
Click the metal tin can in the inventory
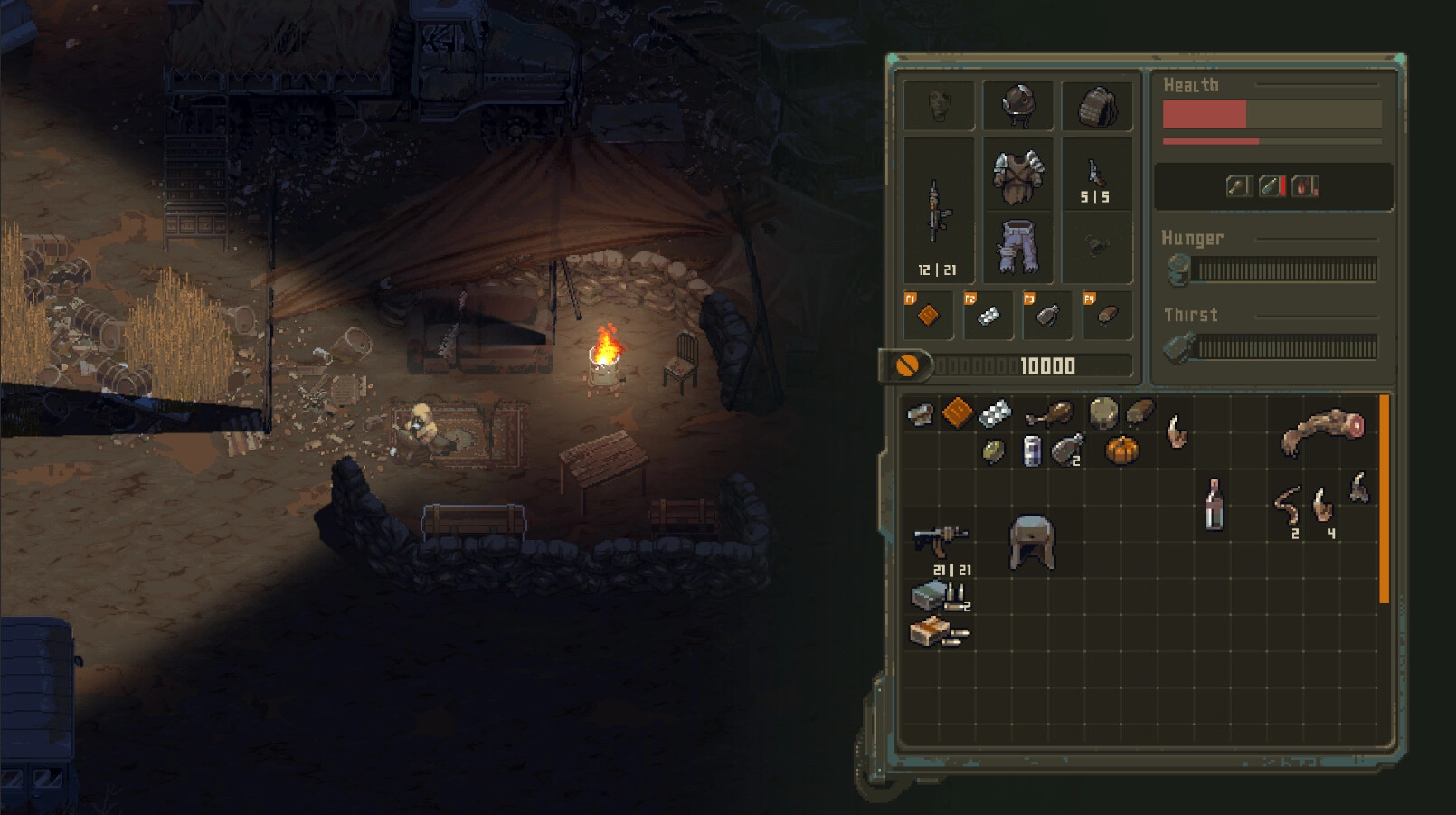pos(1031,450)
